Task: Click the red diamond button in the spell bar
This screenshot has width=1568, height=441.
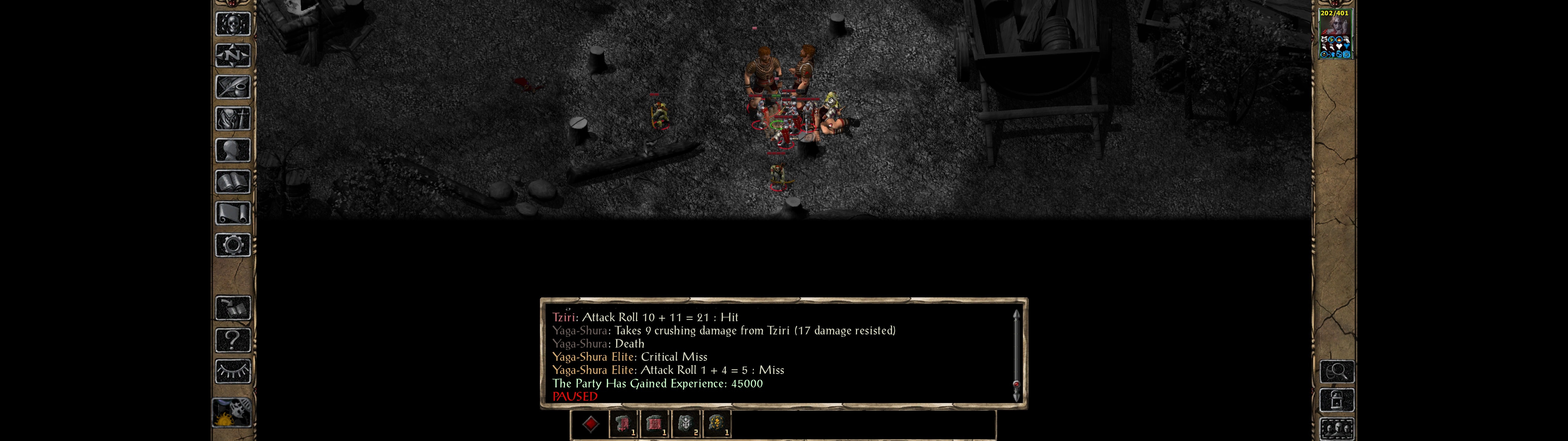Action: point(590,424)
